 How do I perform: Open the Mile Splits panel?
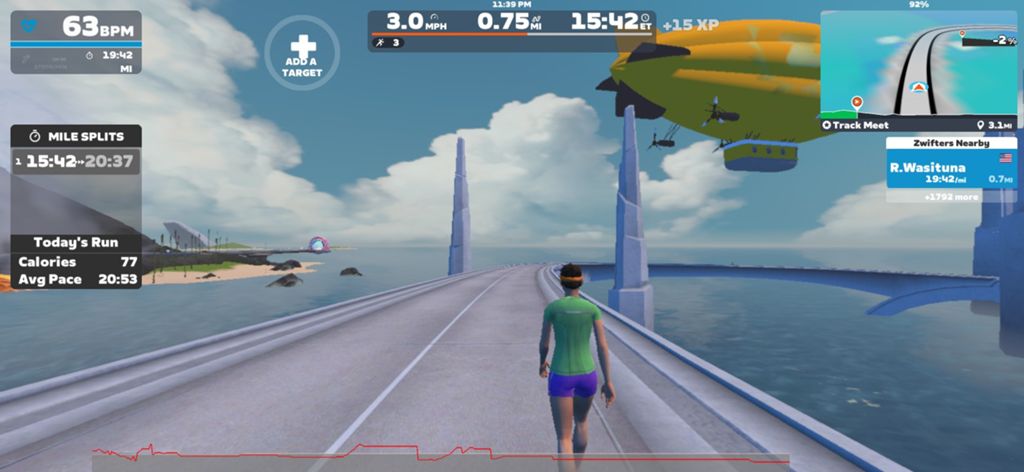point(76,136)
